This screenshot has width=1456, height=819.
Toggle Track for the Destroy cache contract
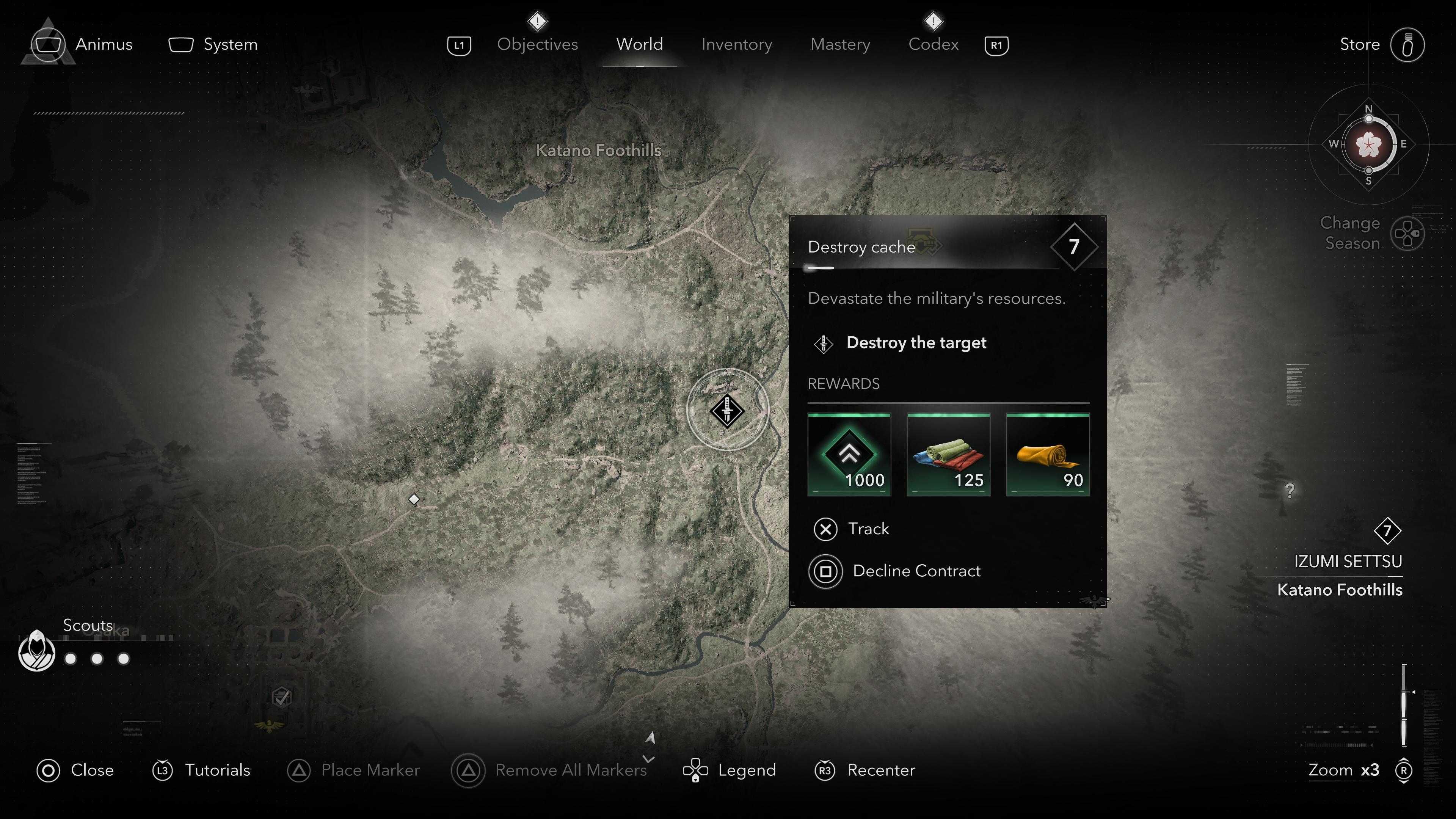826,529
